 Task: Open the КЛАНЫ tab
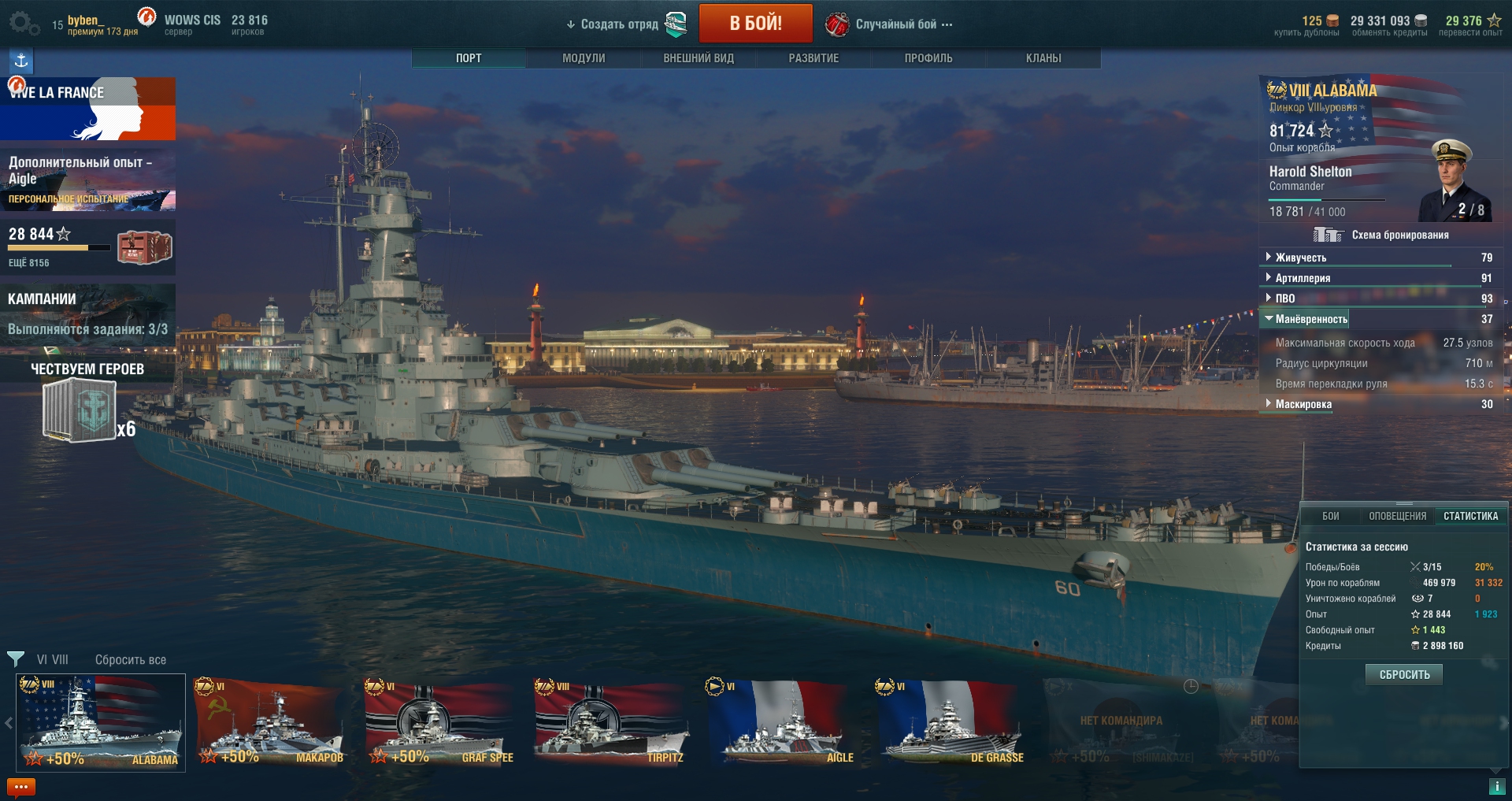tap(1043, 58)
